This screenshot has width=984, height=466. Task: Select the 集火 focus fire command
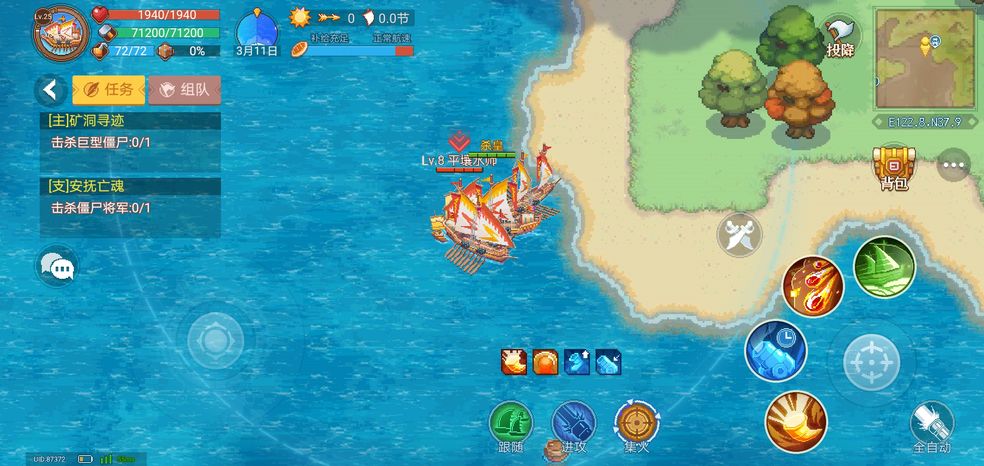636,425
